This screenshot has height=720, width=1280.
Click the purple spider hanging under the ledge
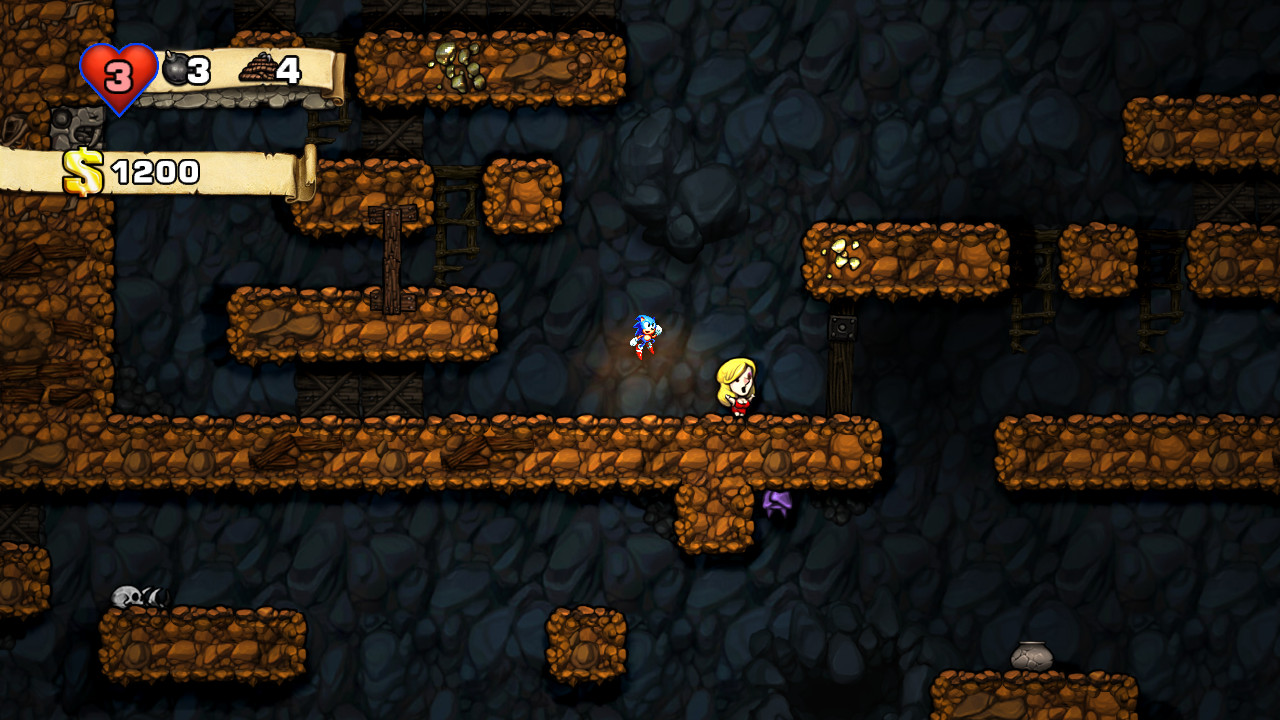click(x=779, y=505)
